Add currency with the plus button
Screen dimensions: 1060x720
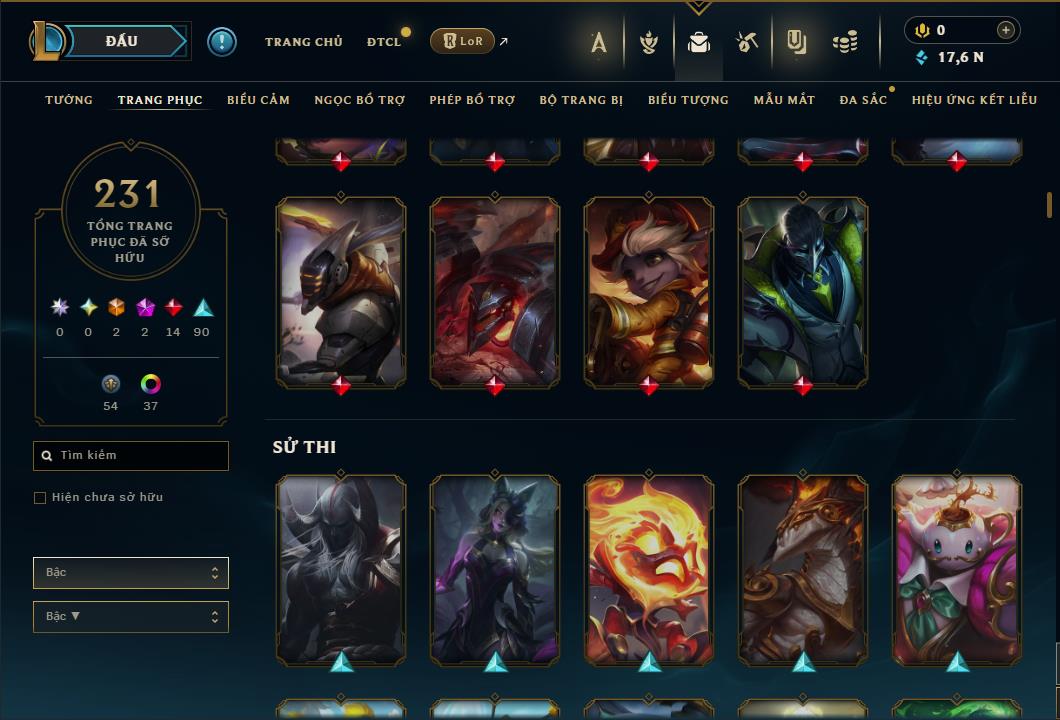[x=1005, y=30]
